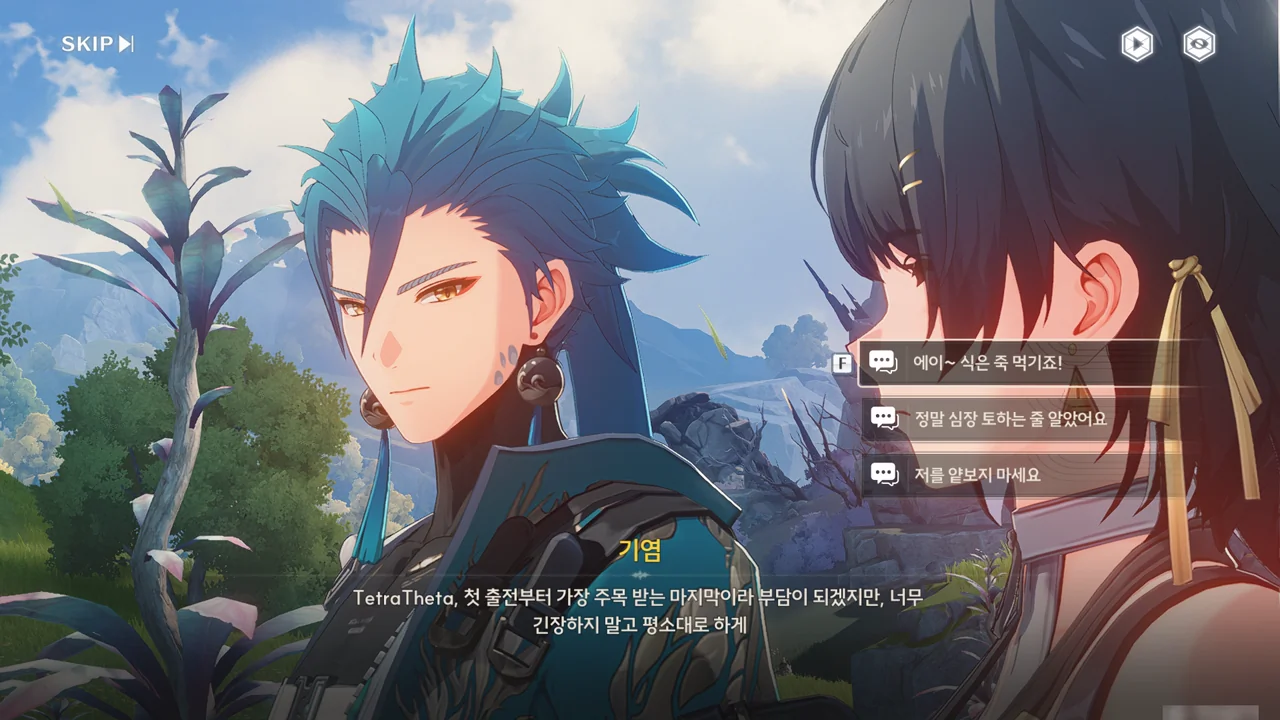This screenshot has height=720, width=1280.
Task: Skip the cutscene dialogue
Action: (97, 44)
